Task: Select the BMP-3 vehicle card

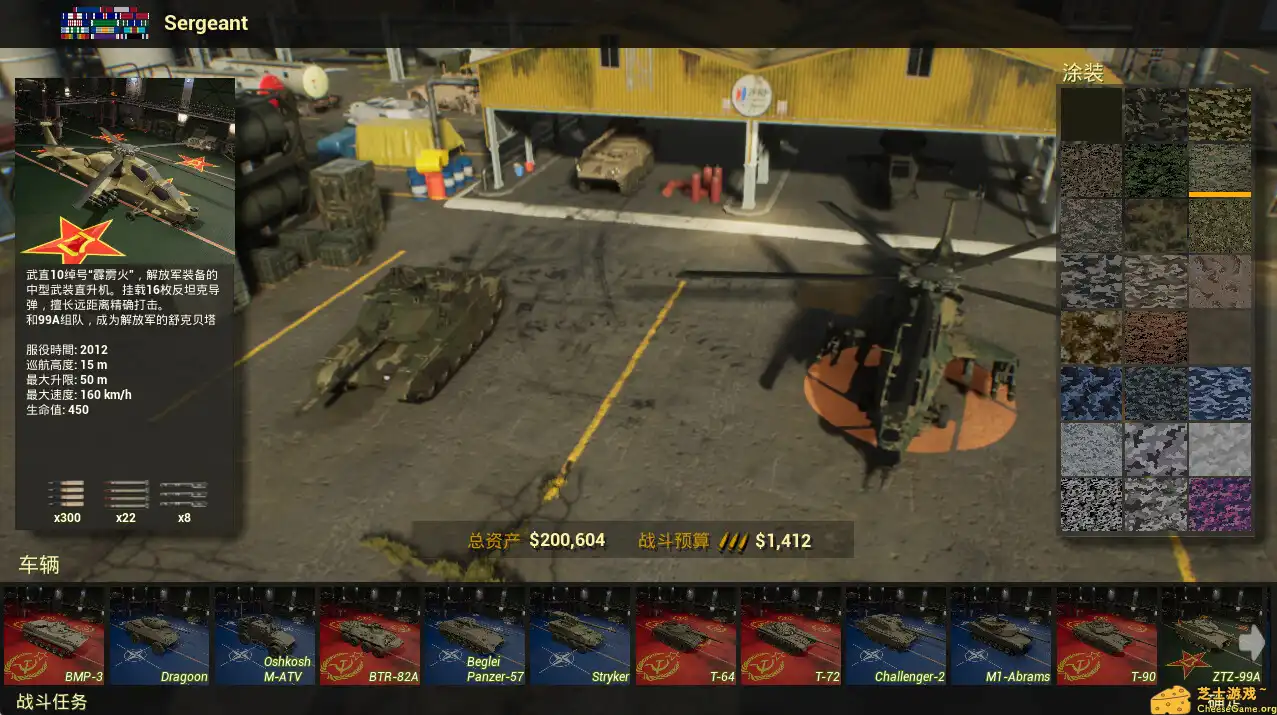Action: [x=54, y=636]
